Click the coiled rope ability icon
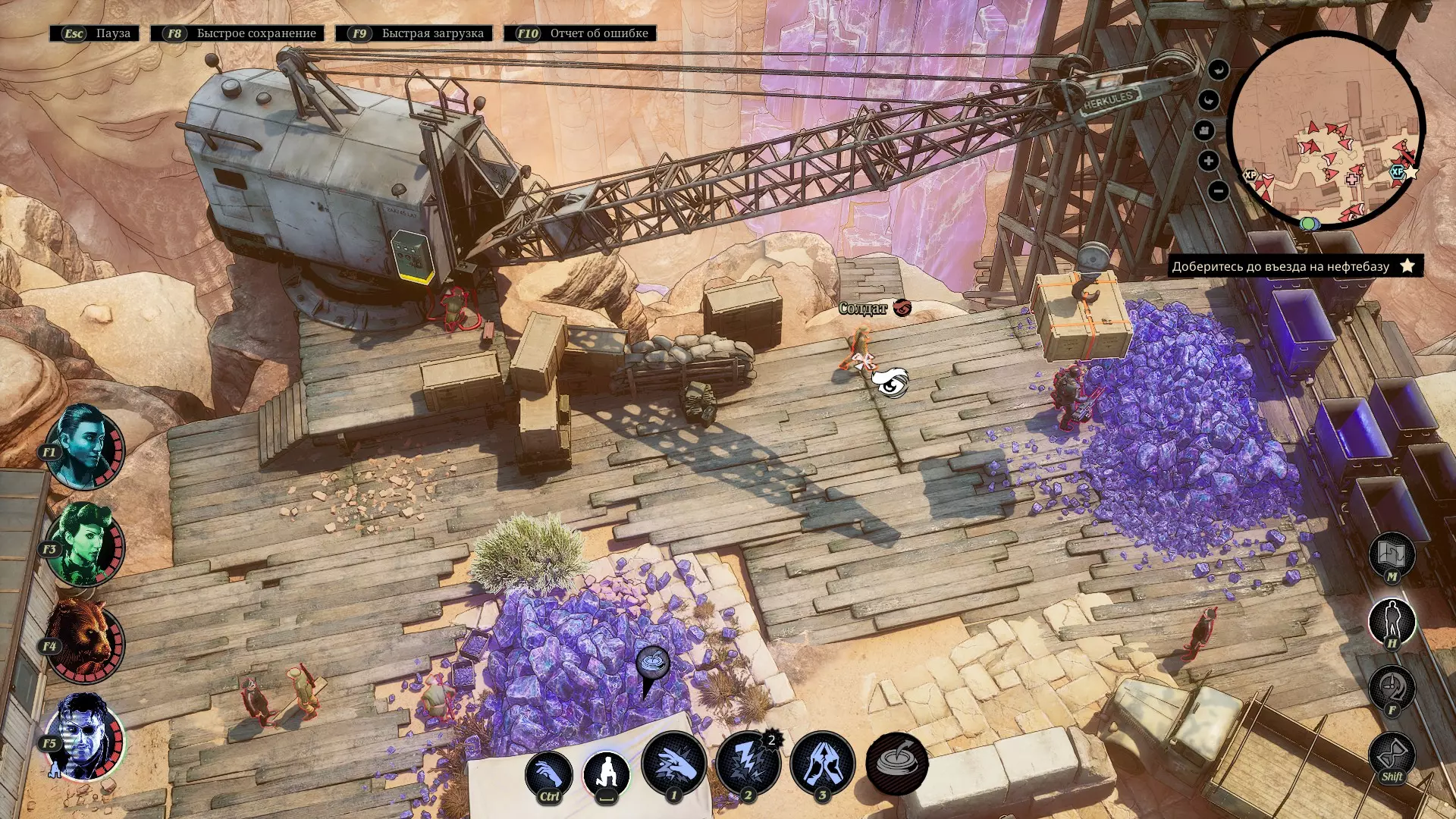1456x819 pixels. click(897, 764)
